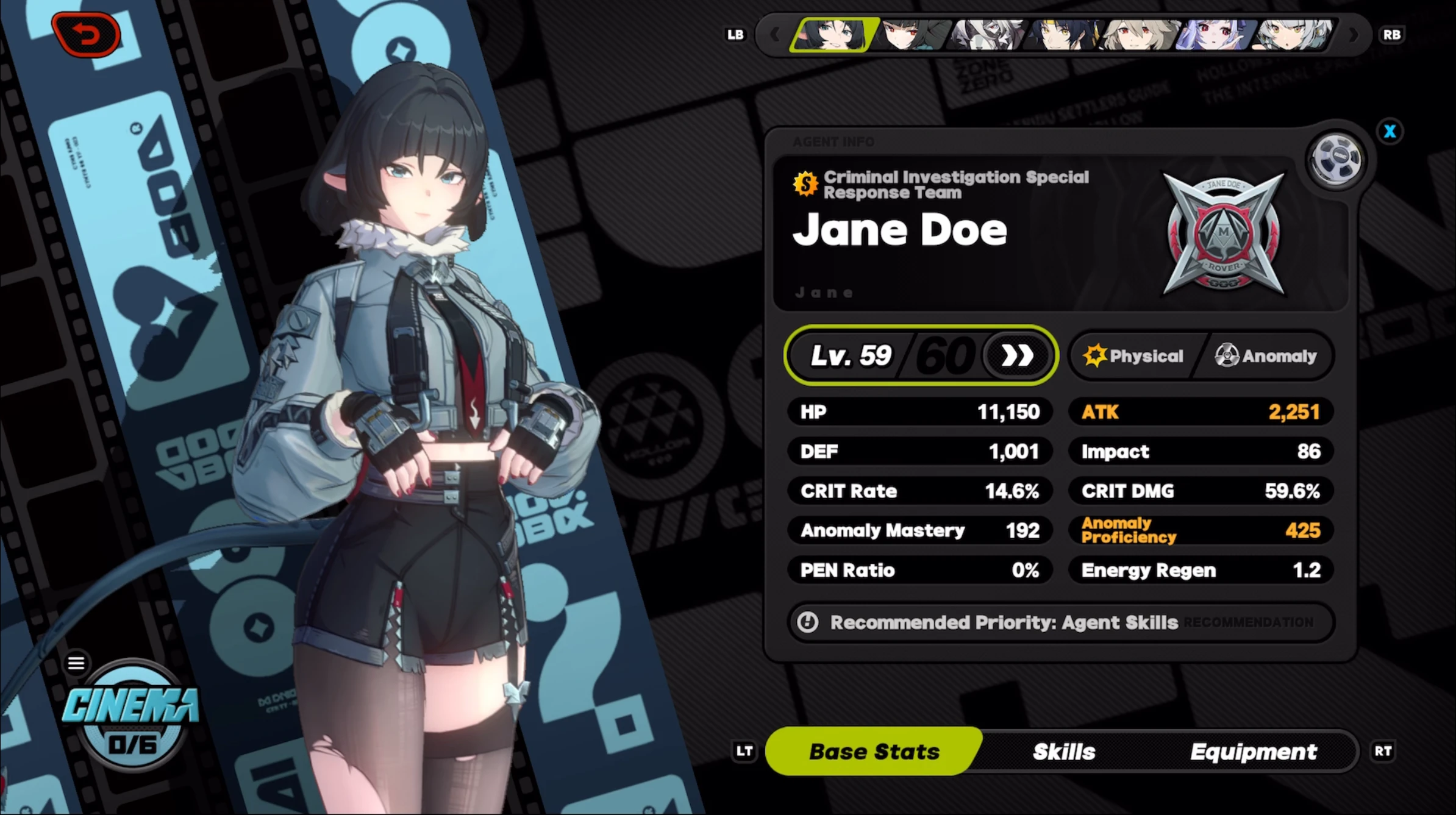1456x815 pixels.
Task: Click the alert icon next to Recommended Priority
Action: click(x=807, y=622)
